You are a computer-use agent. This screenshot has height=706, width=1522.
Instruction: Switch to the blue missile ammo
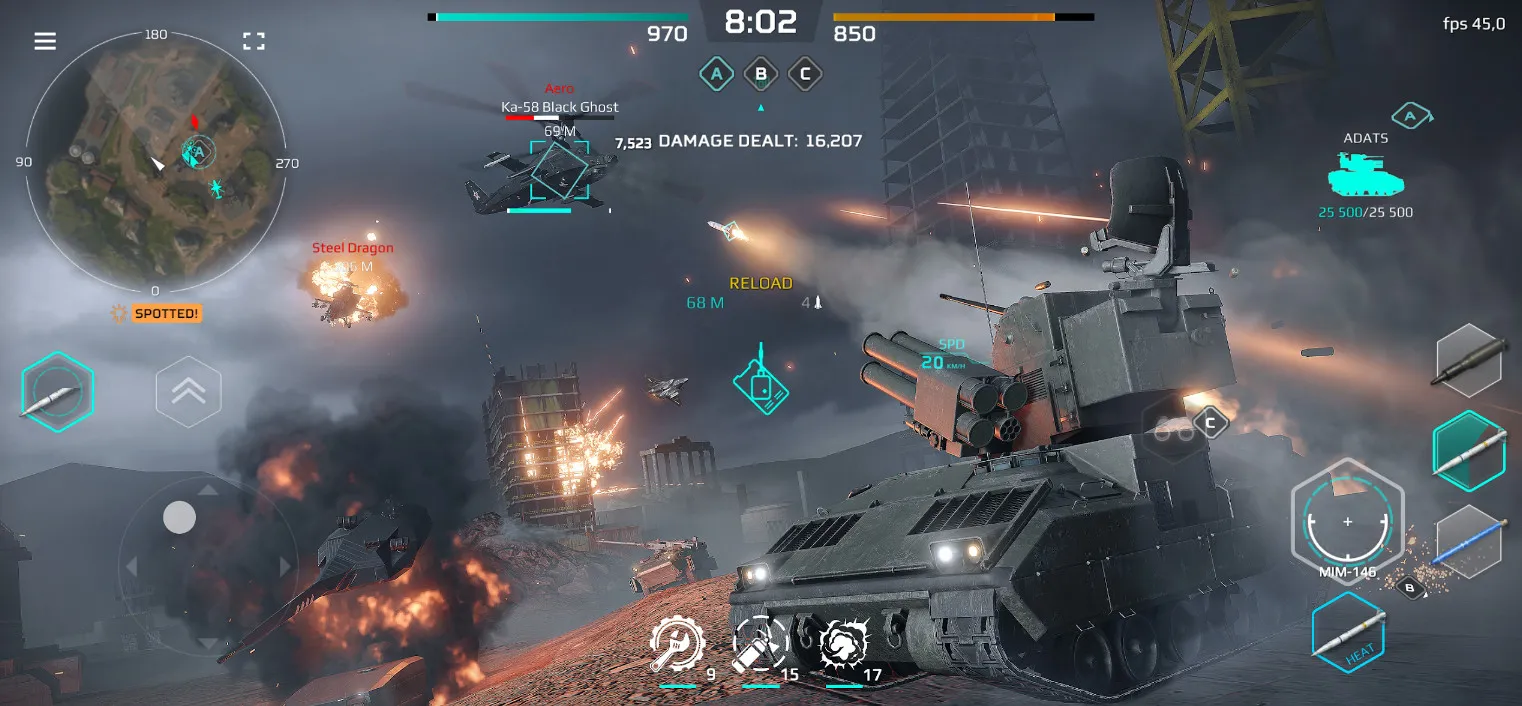(1469, 540)
